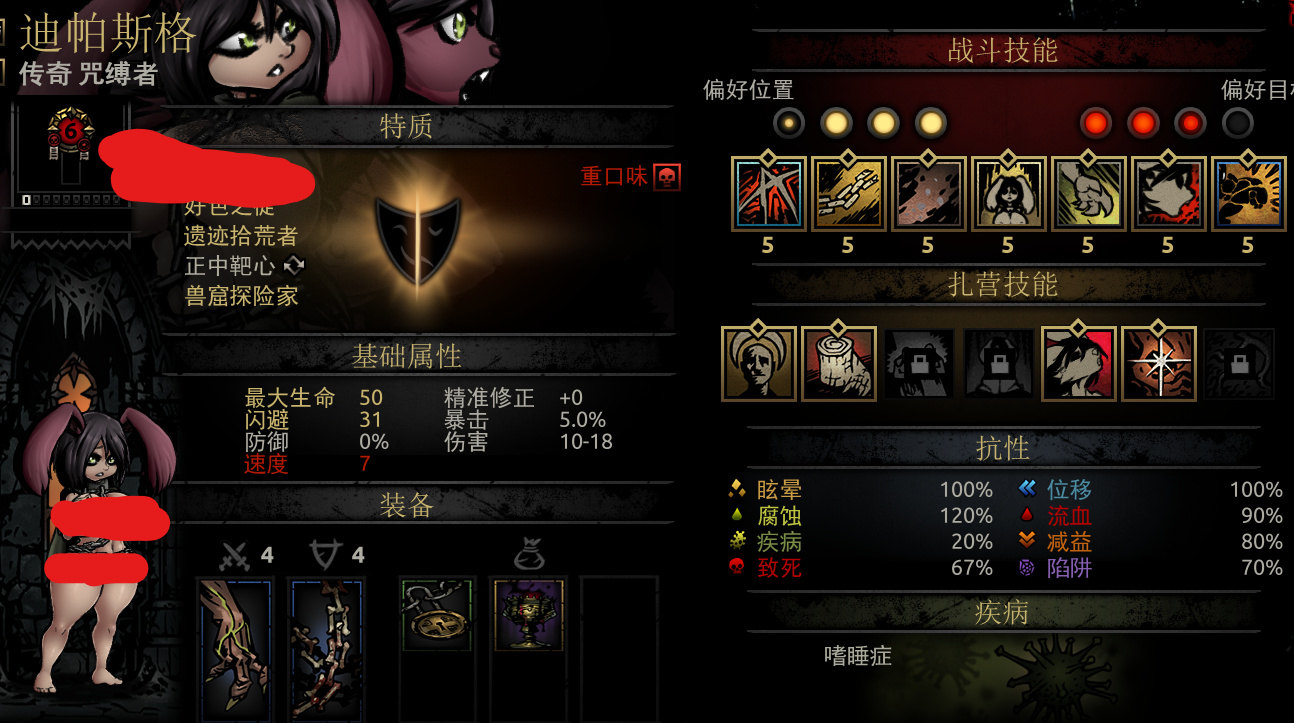This screenshot has width=1294, height=723.
Task: Select the tree stump camping skill
Action: pyautogui.click(x=839, y=364)
